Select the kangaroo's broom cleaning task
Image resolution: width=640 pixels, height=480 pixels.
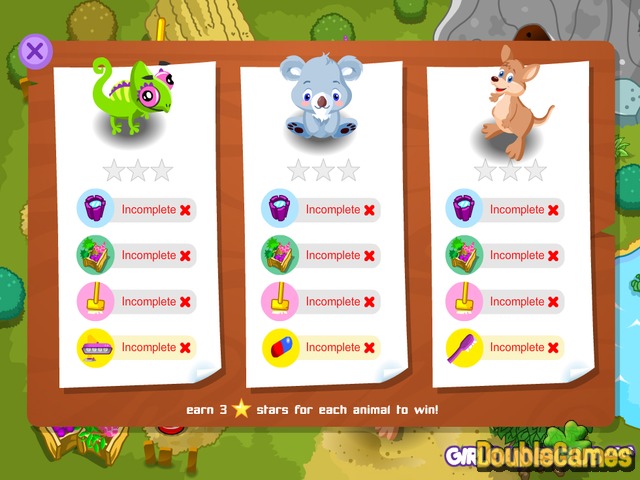pos(463,301)
